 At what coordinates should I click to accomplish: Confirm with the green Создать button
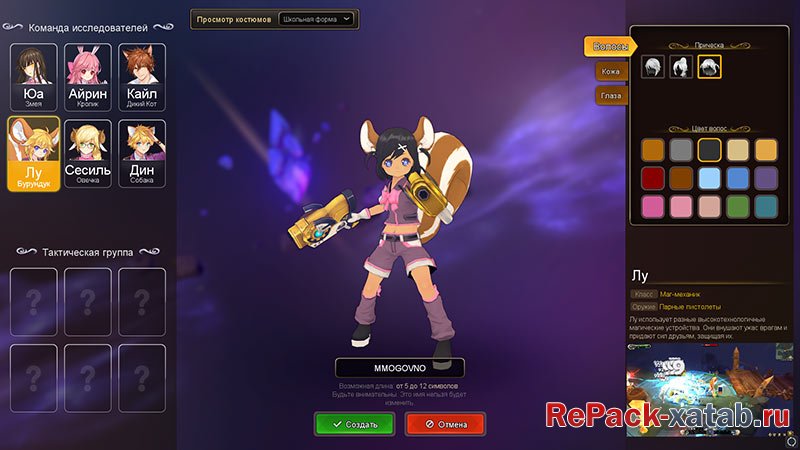(x=354, y=424)
